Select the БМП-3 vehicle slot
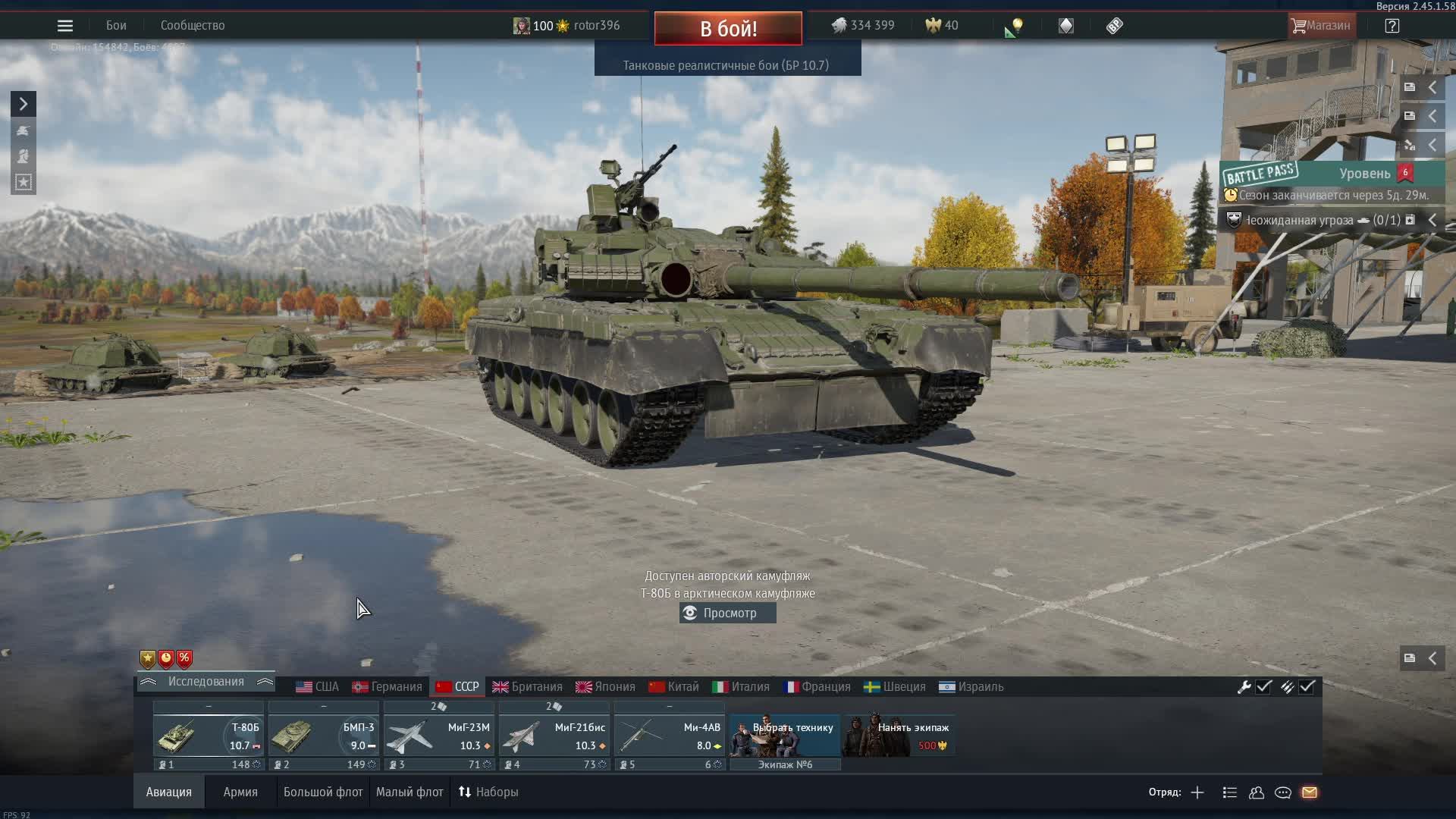The height and width of the screenshot is (819, 1456). [x=323, y=736]
